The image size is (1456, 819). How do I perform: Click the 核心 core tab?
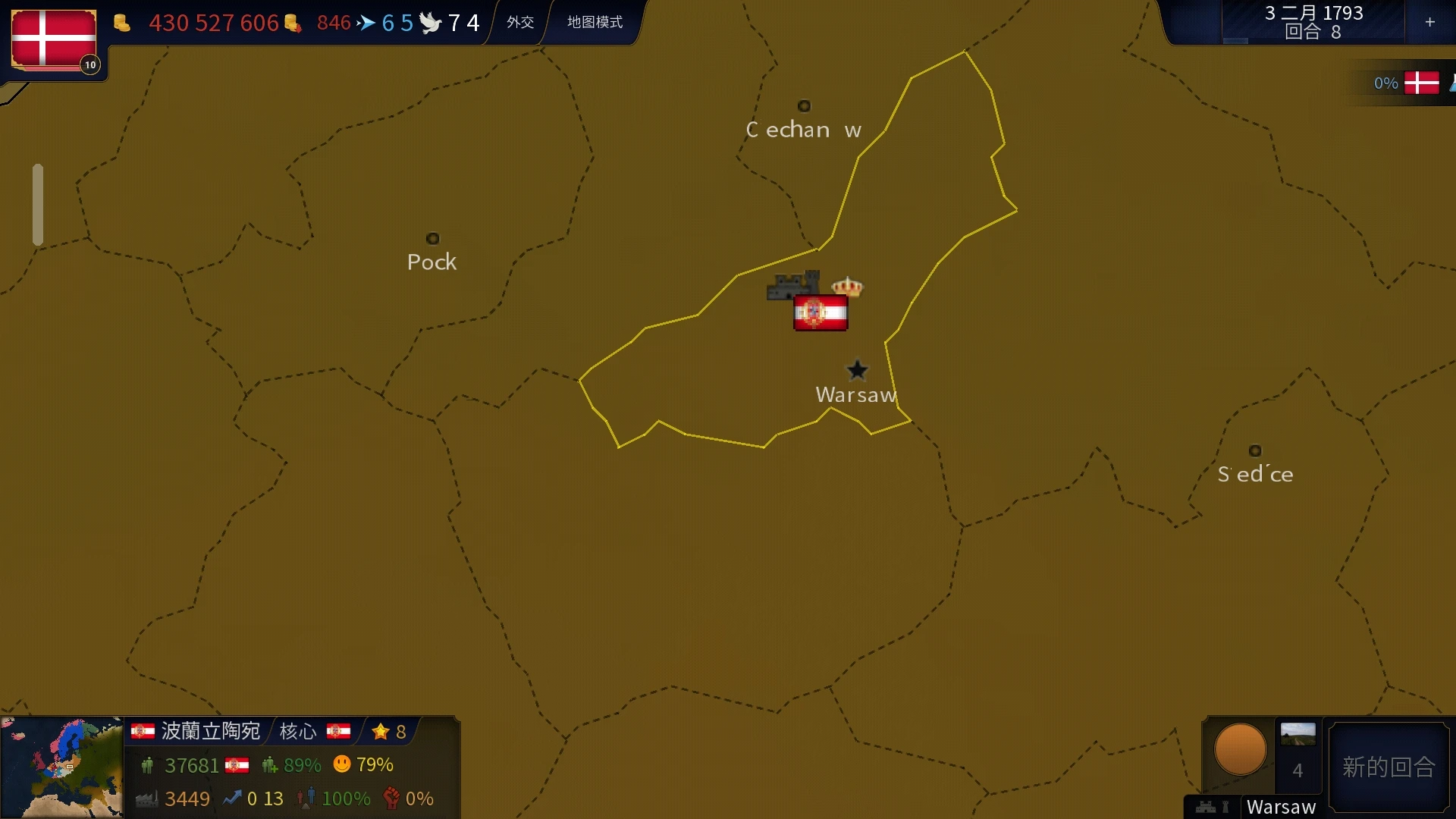click(298, 731)
